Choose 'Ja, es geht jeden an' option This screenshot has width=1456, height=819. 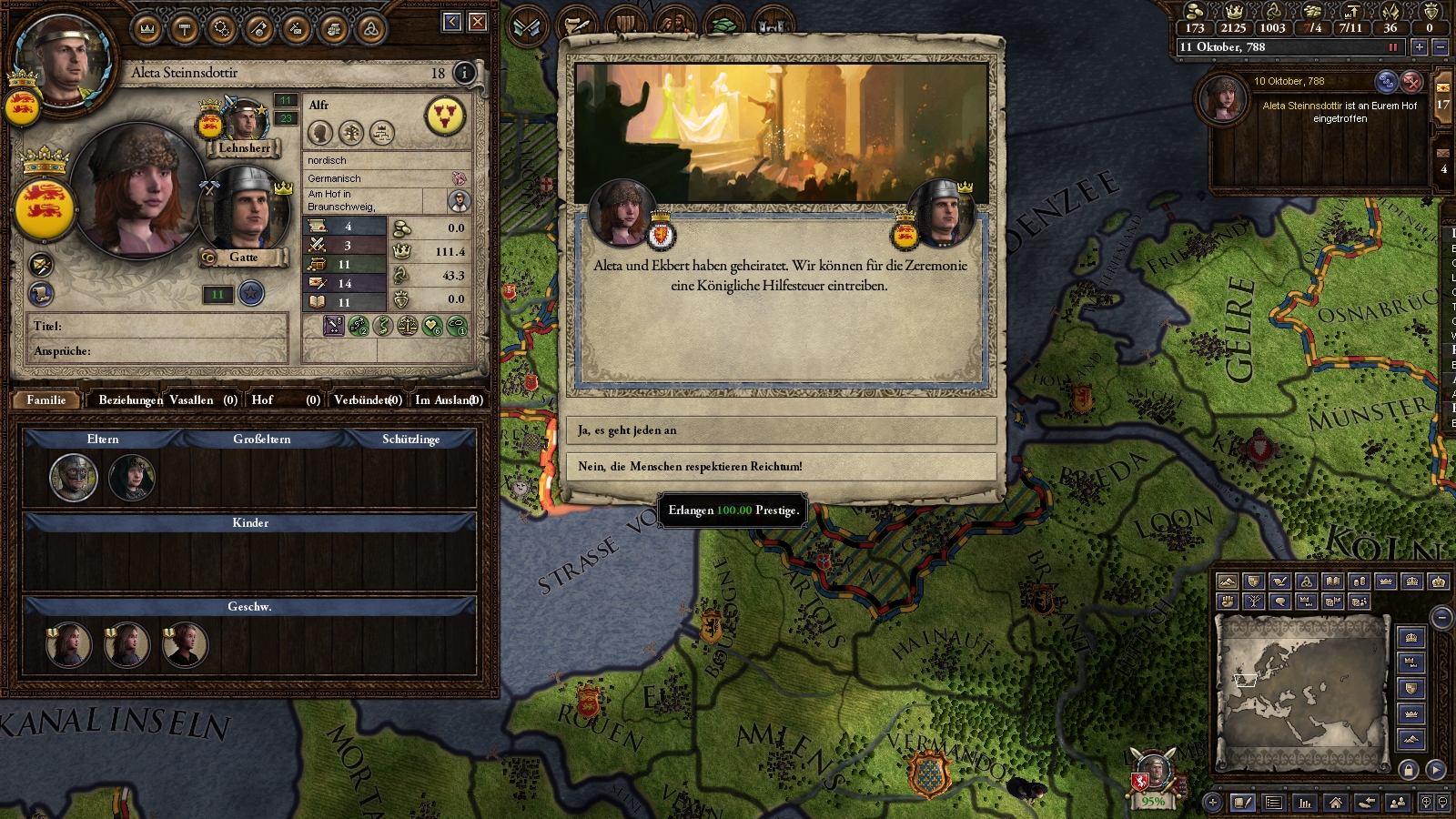(x=781, y=430)
